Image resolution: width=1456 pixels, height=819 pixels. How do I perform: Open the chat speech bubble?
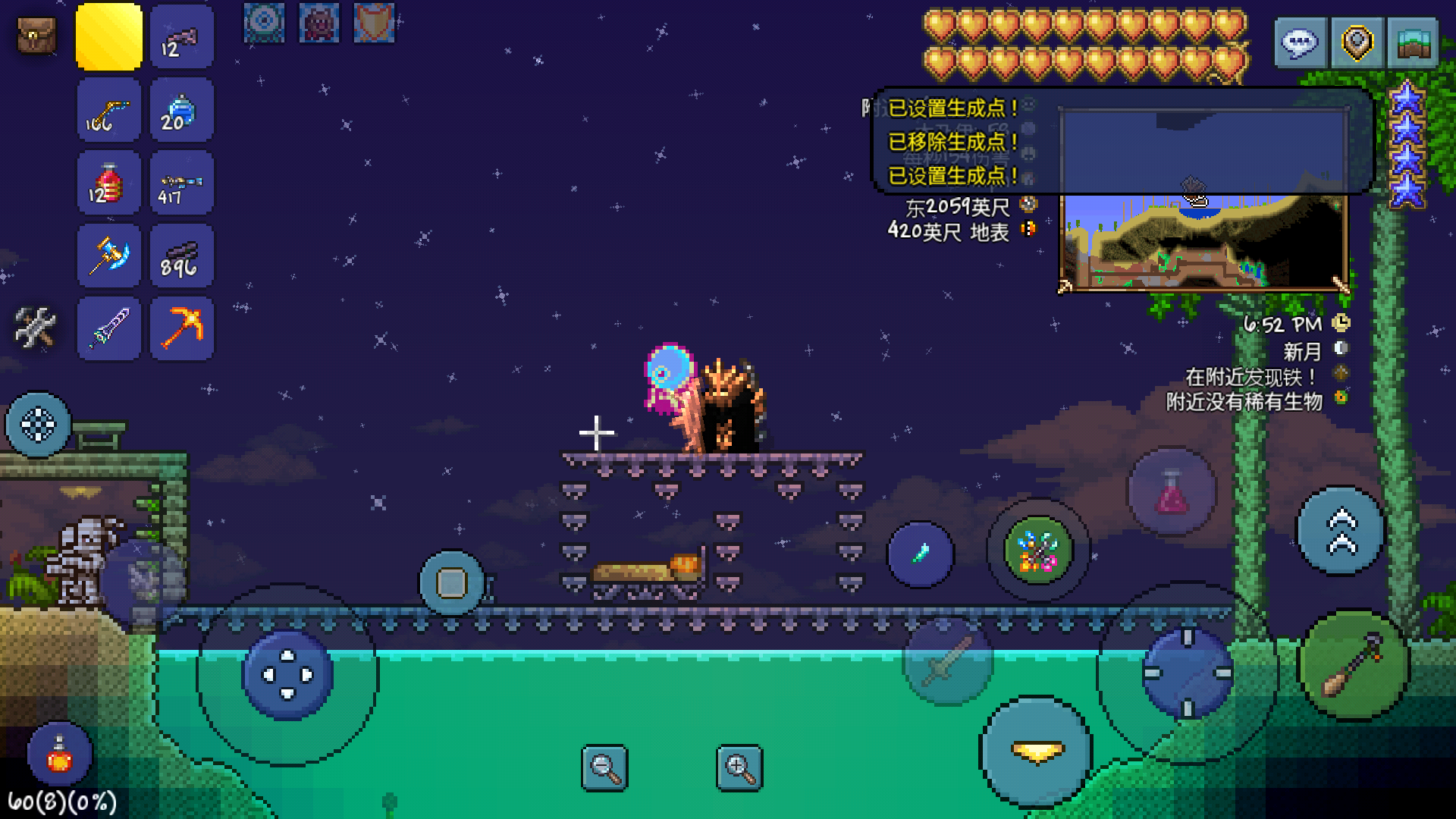point(1300,42)
